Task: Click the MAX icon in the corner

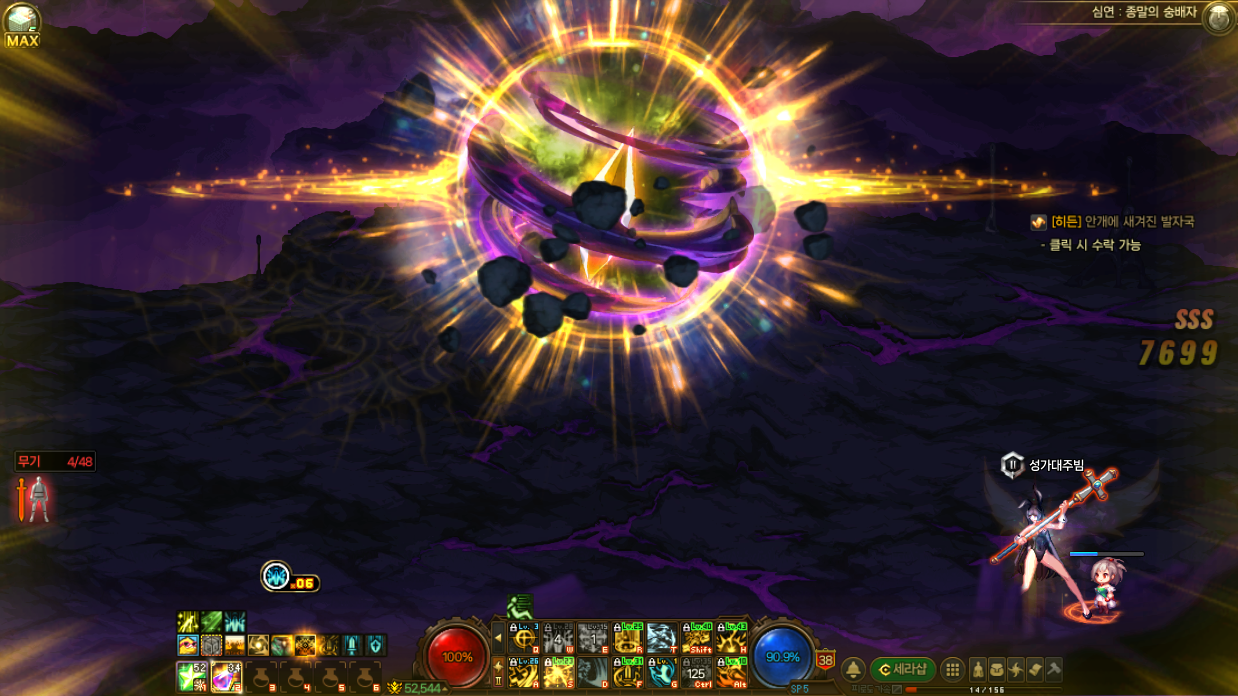Action: pos(21,25)
